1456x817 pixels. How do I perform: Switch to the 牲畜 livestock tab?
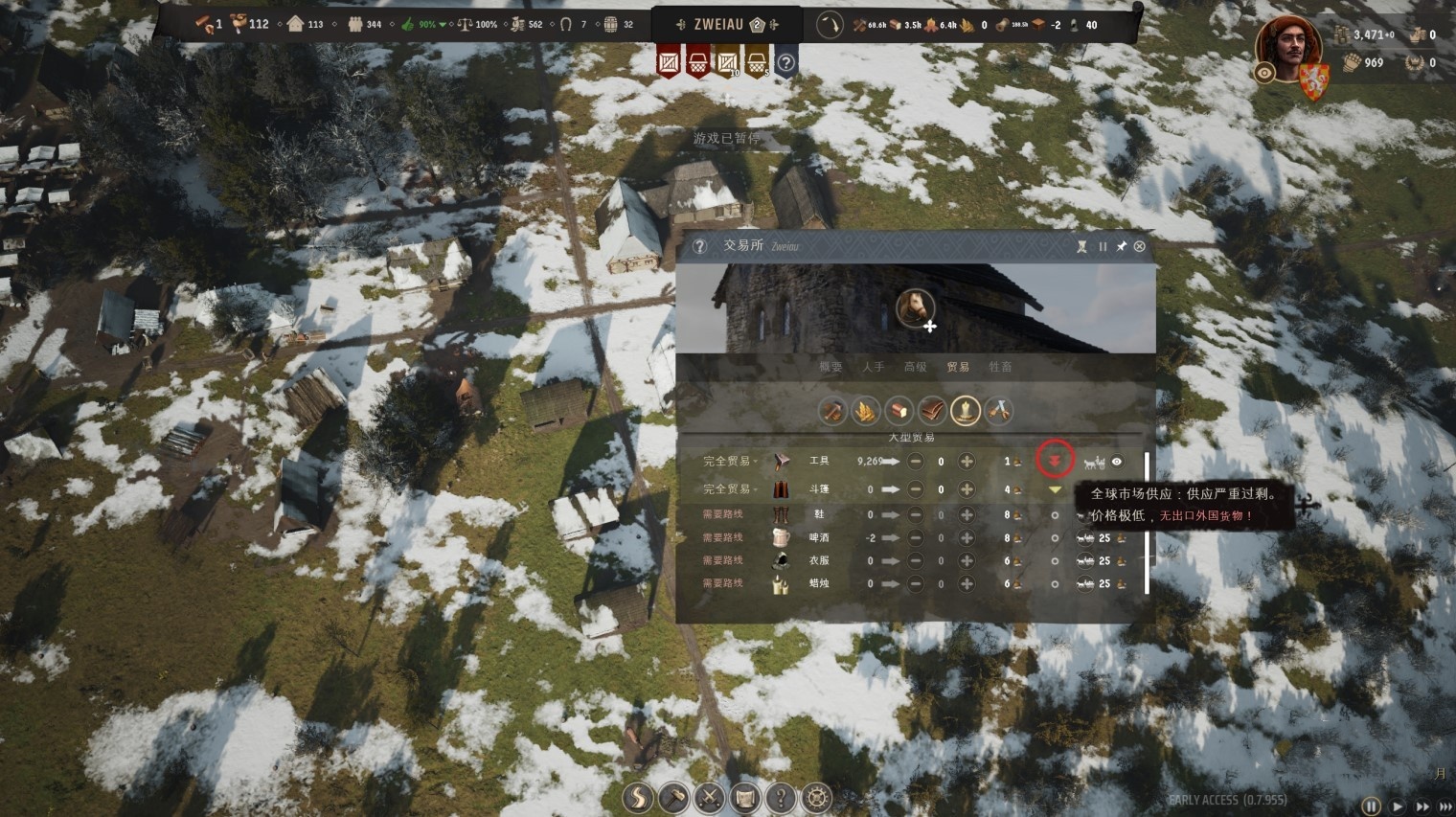pyautogui.click(x=1000, y=367)
